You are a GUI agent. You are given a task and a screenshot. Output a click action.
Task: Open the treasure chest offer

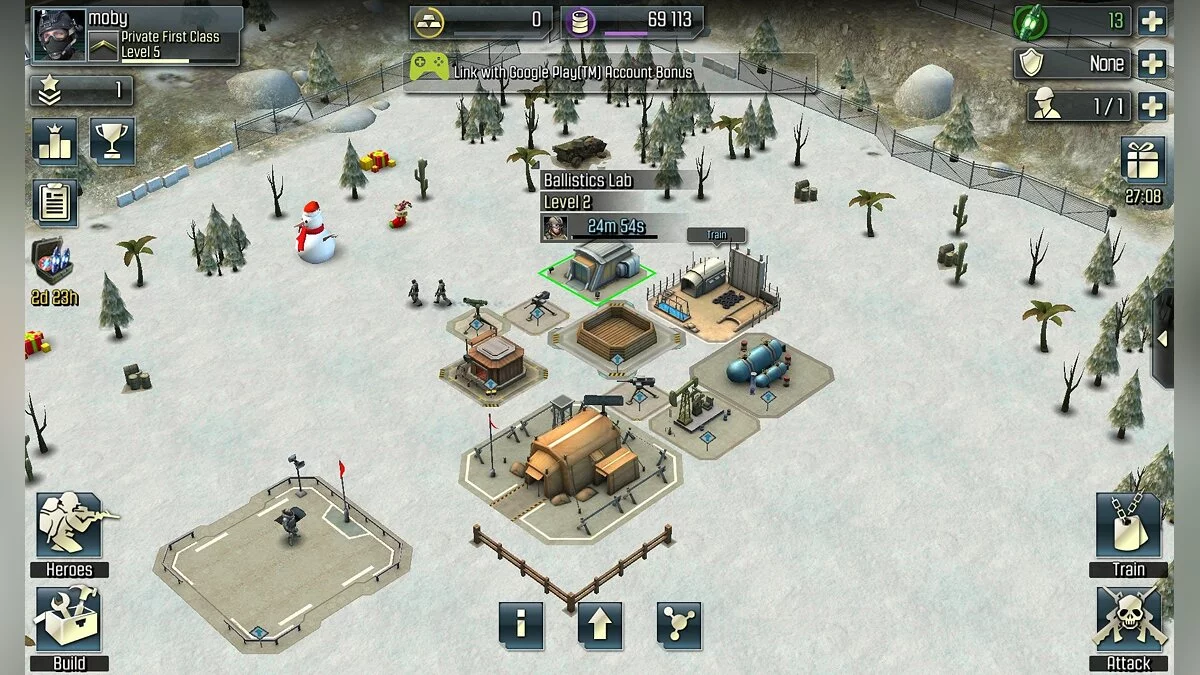(x=53, y=262)
